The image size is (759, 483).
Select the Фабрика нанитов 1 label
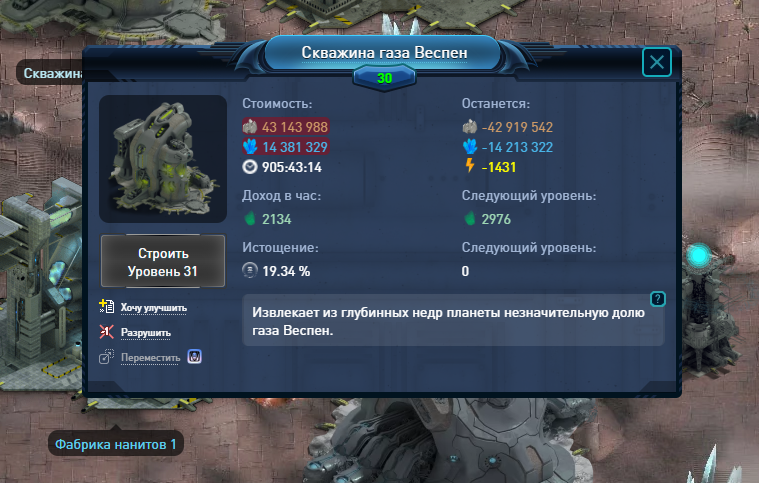[x=116, y=444]
